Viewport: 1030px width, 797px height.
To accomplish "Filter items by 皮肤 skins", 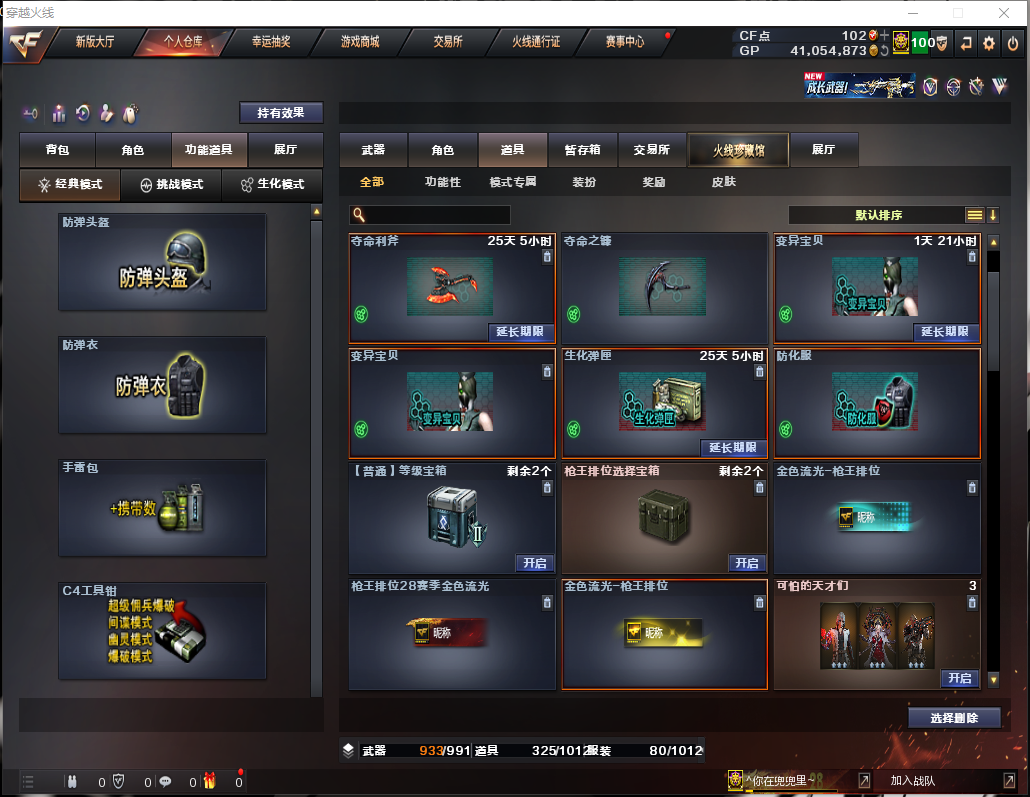I will 723,182.
